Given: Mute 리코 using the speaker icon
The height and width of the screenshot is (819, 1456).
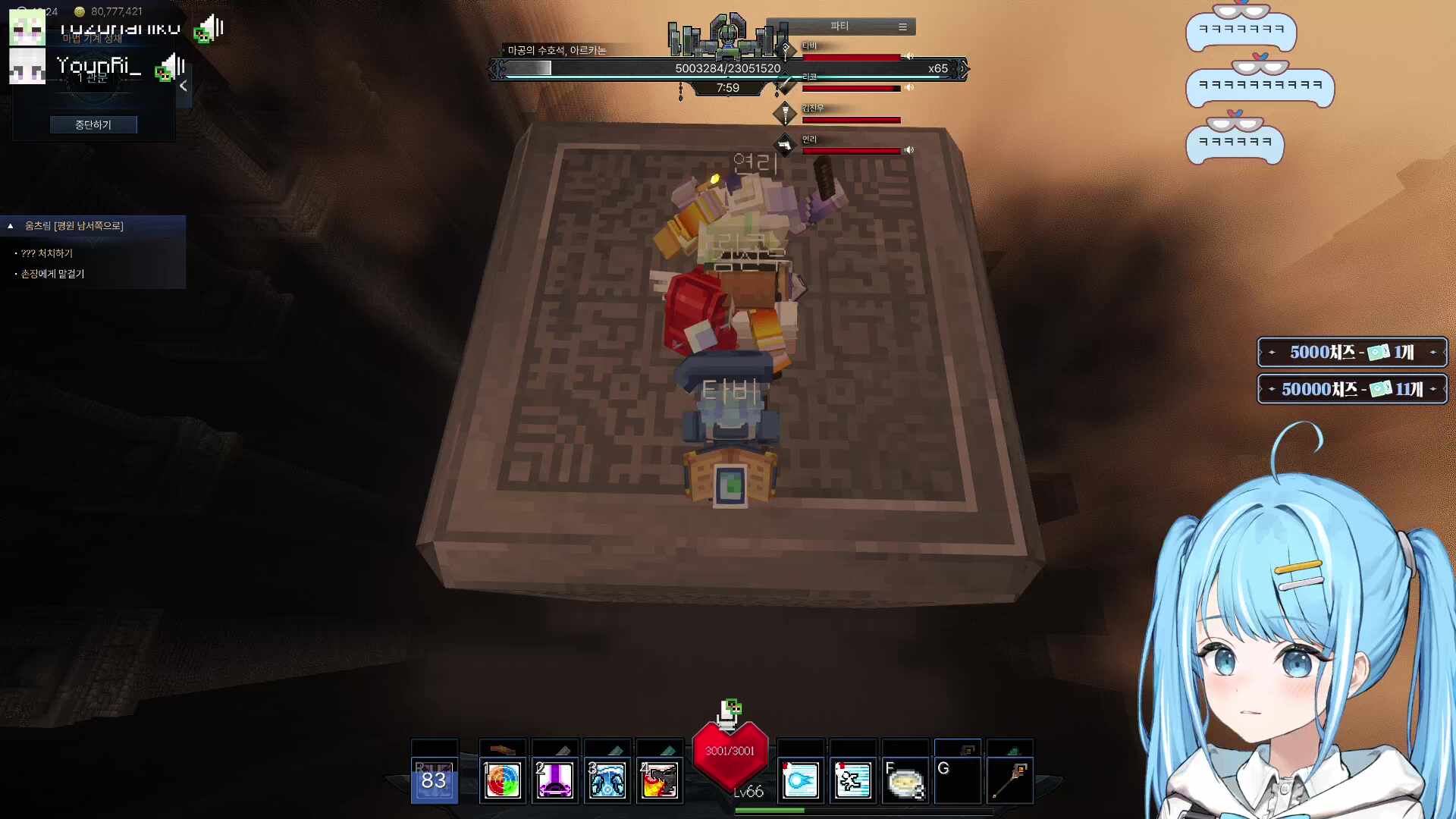Looking at the screenshot, I should click(x=909, y=87).
